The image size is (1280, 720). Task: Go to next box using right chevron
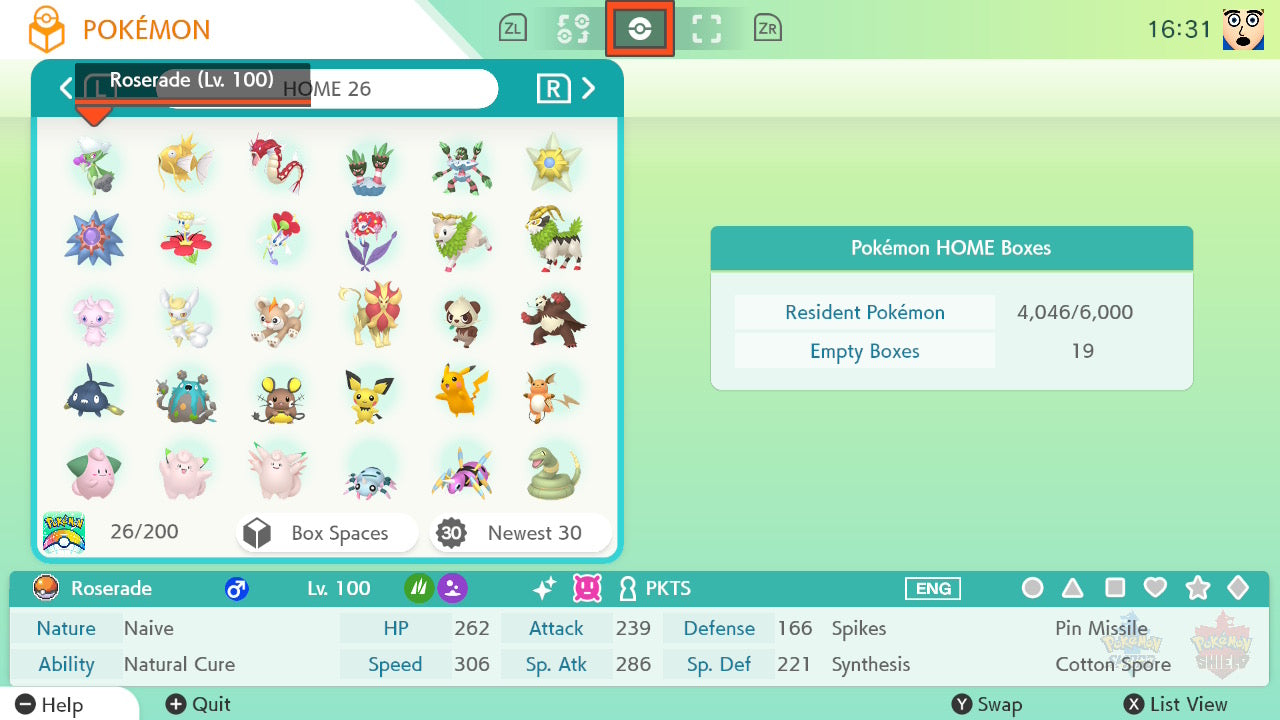click(589, 89)
